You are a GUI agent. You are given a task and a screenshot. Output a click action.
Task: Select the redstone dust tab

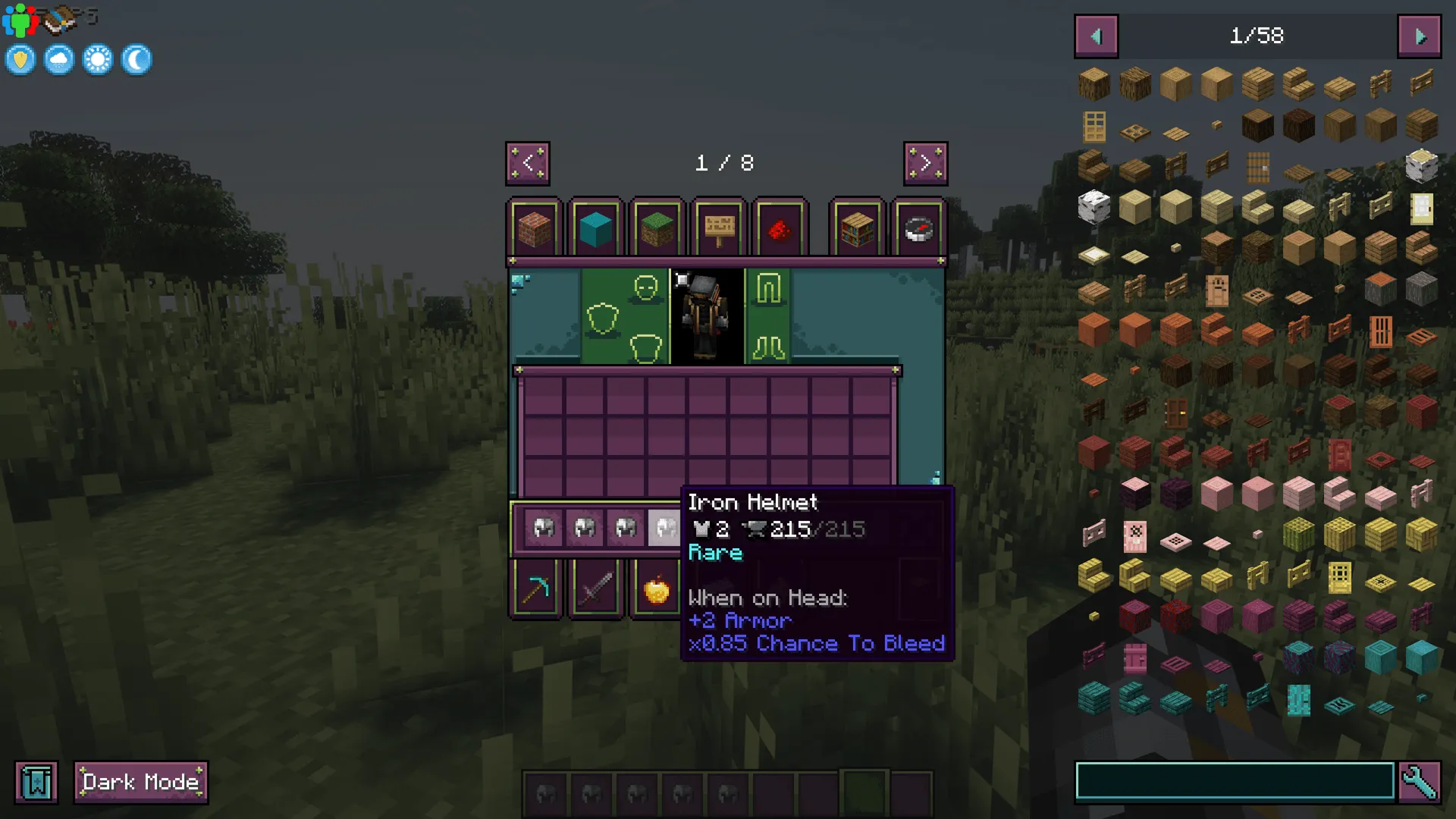click(x=781, y=230)
